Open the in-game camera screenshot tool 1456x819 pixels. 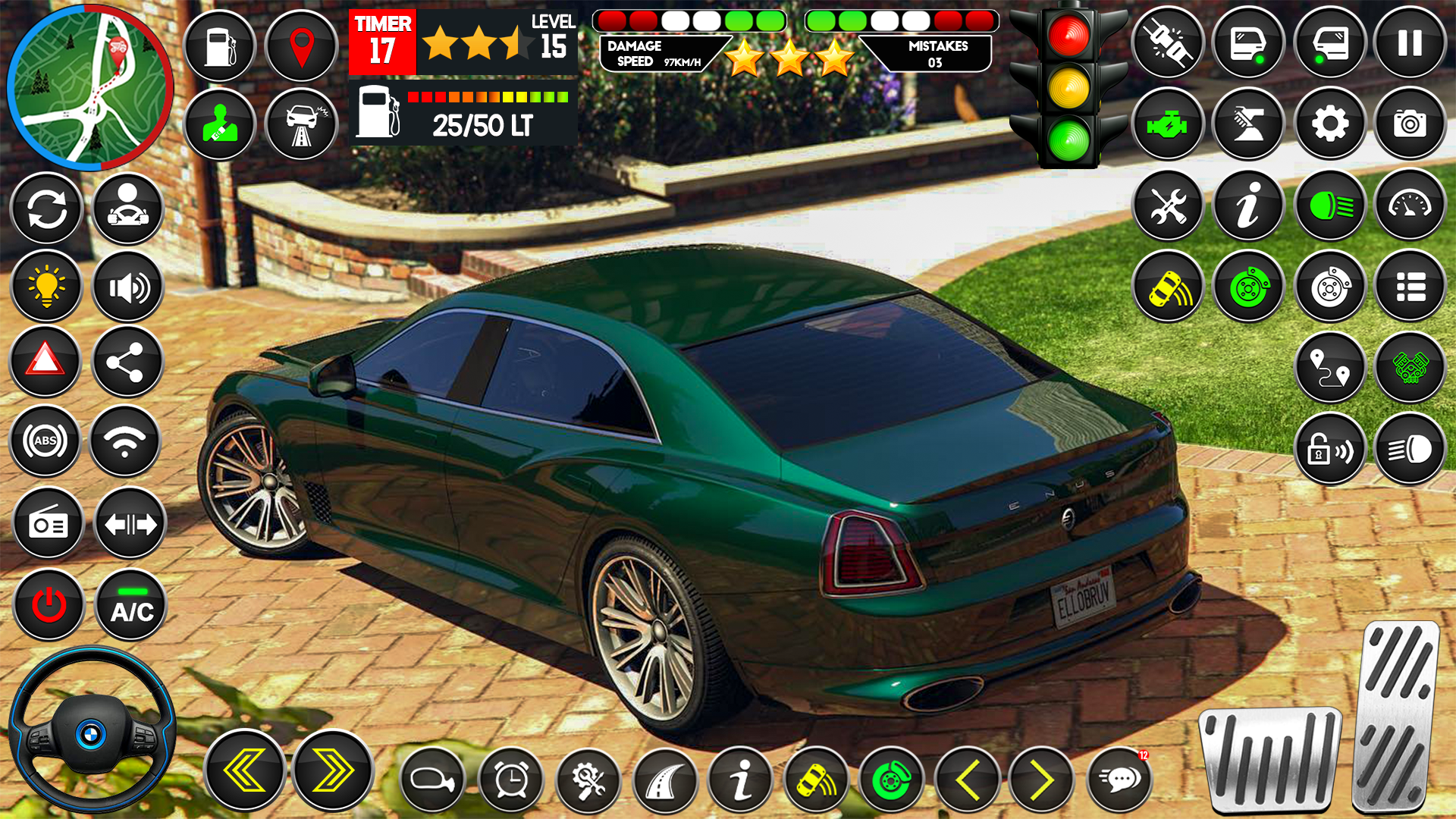[1409, 124]
